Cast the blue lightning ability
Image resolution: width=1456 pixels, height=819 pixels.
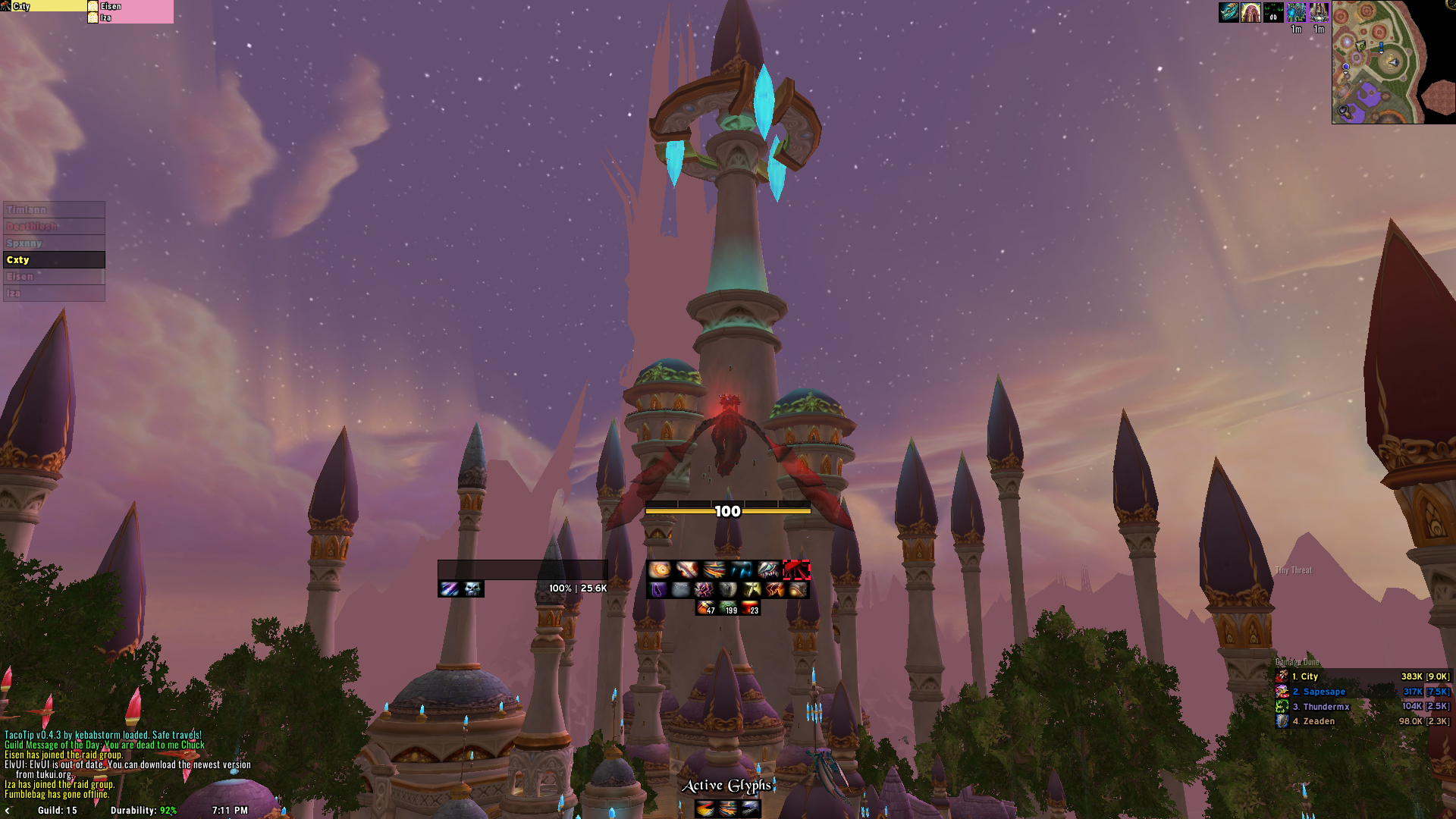[741, 570]
